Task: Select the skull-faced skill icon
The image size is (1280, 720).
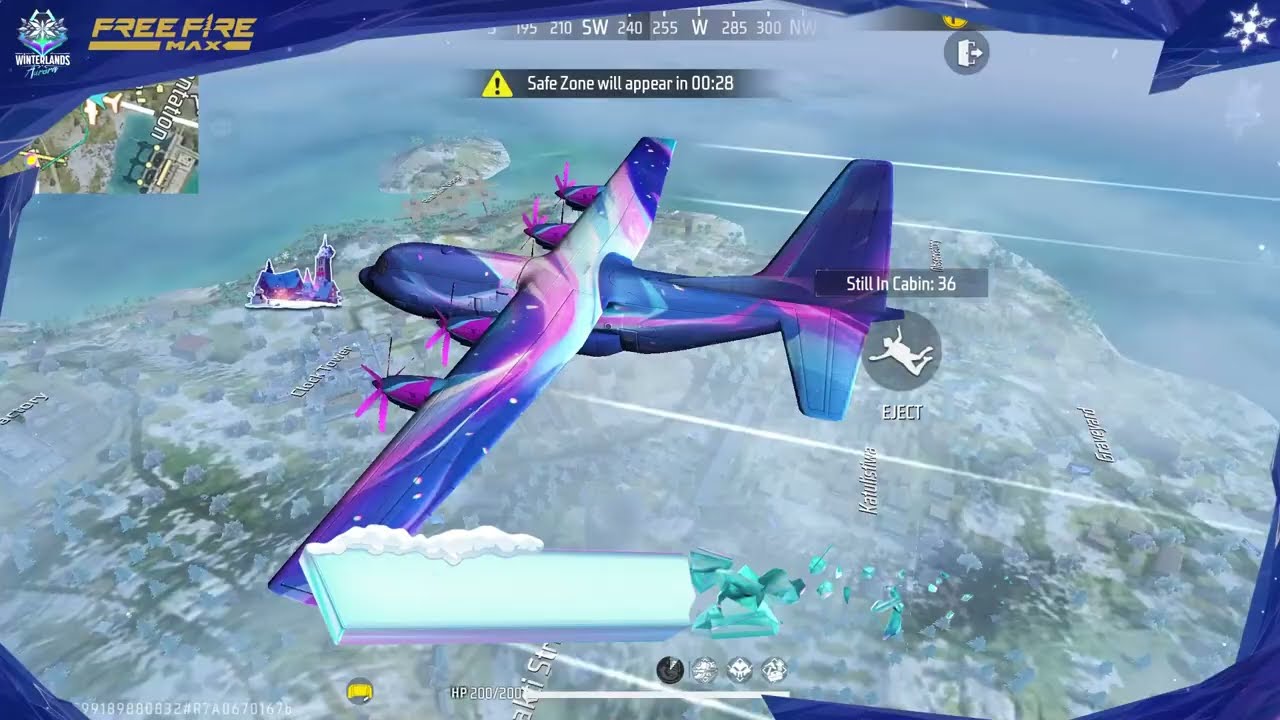Action: click(x=739, y=670)
